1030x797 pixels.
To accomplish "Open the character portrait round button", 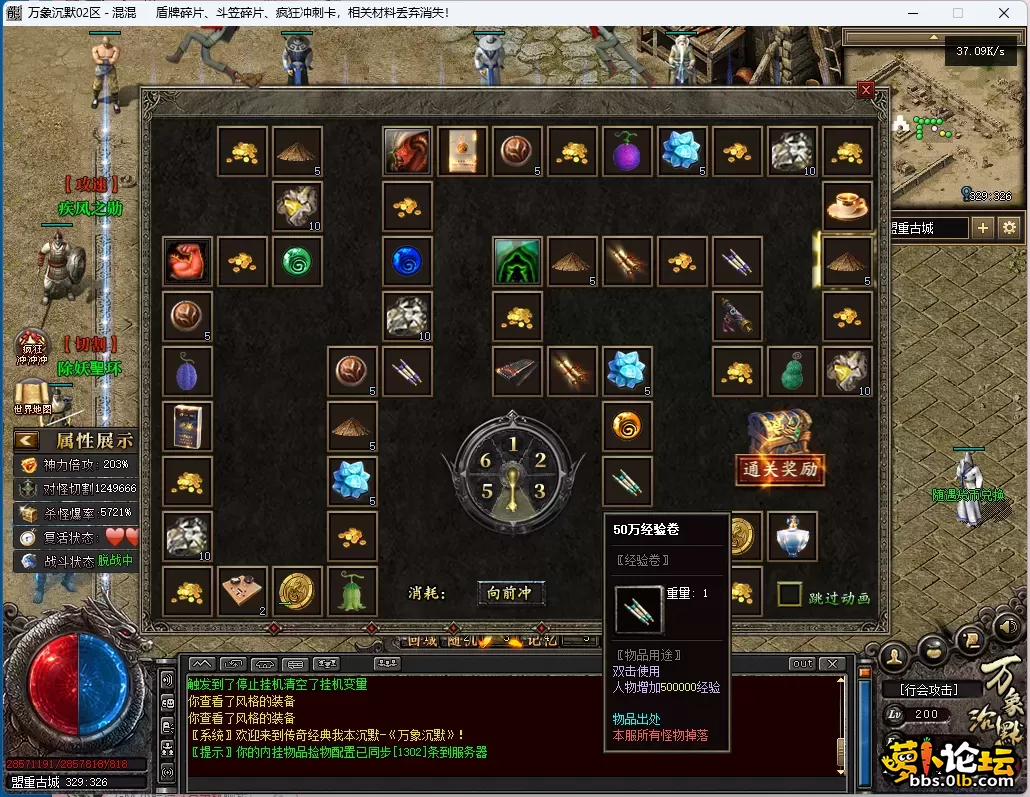I will coord(895,655).
